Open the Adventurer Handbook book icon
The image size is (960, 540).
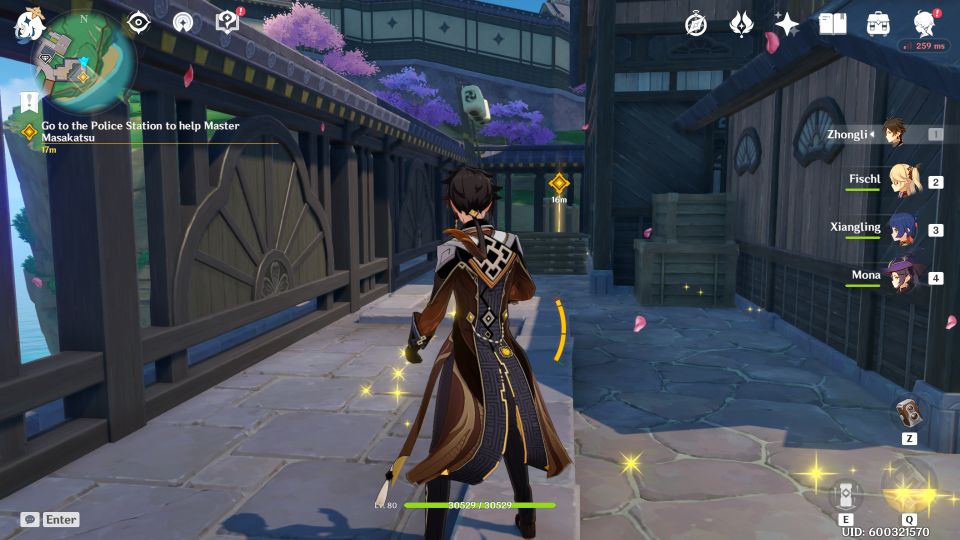pos(832,24)
